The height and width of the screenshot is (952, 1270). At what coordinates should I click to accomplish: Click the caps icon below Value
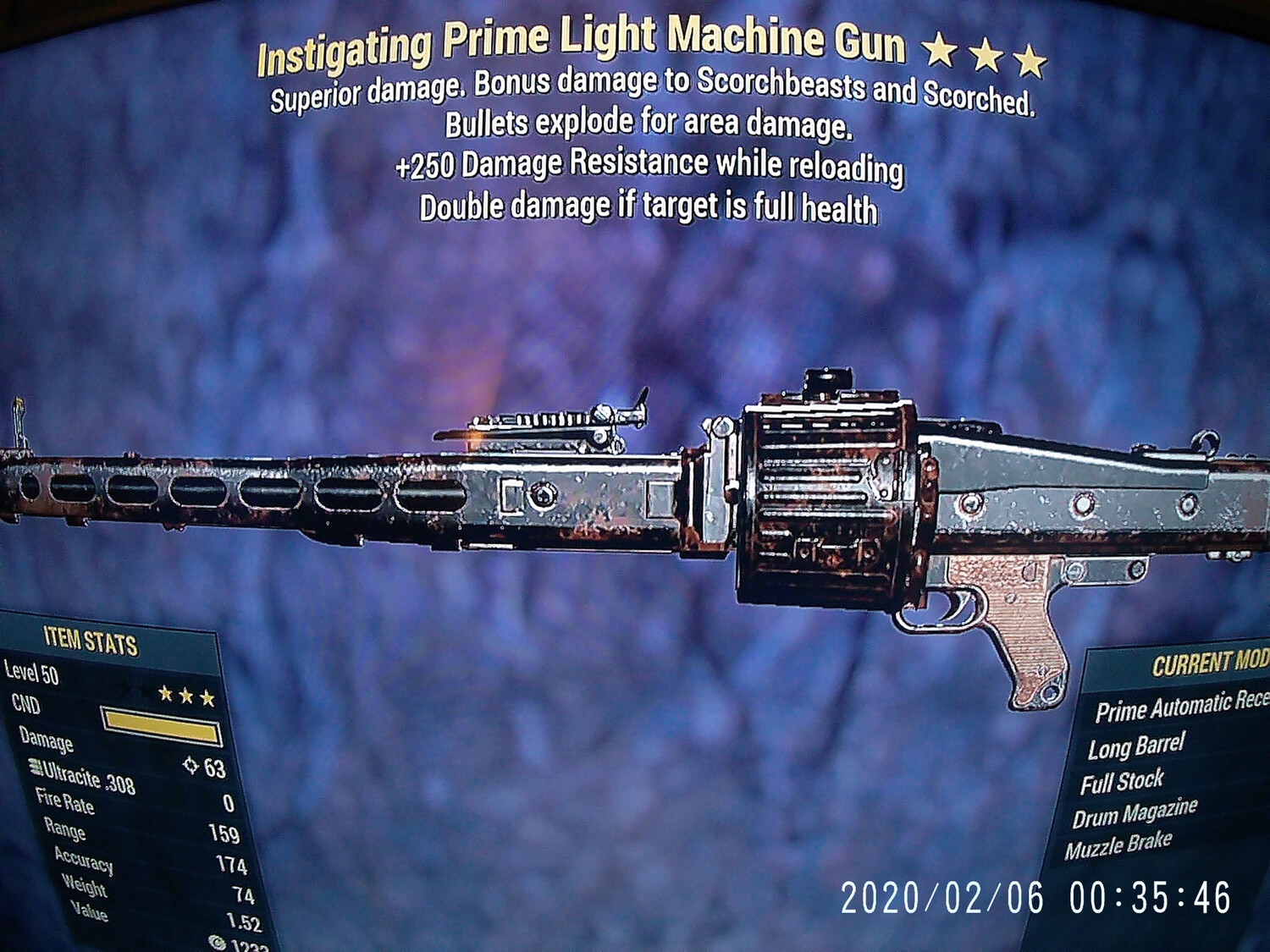point(216,939)
